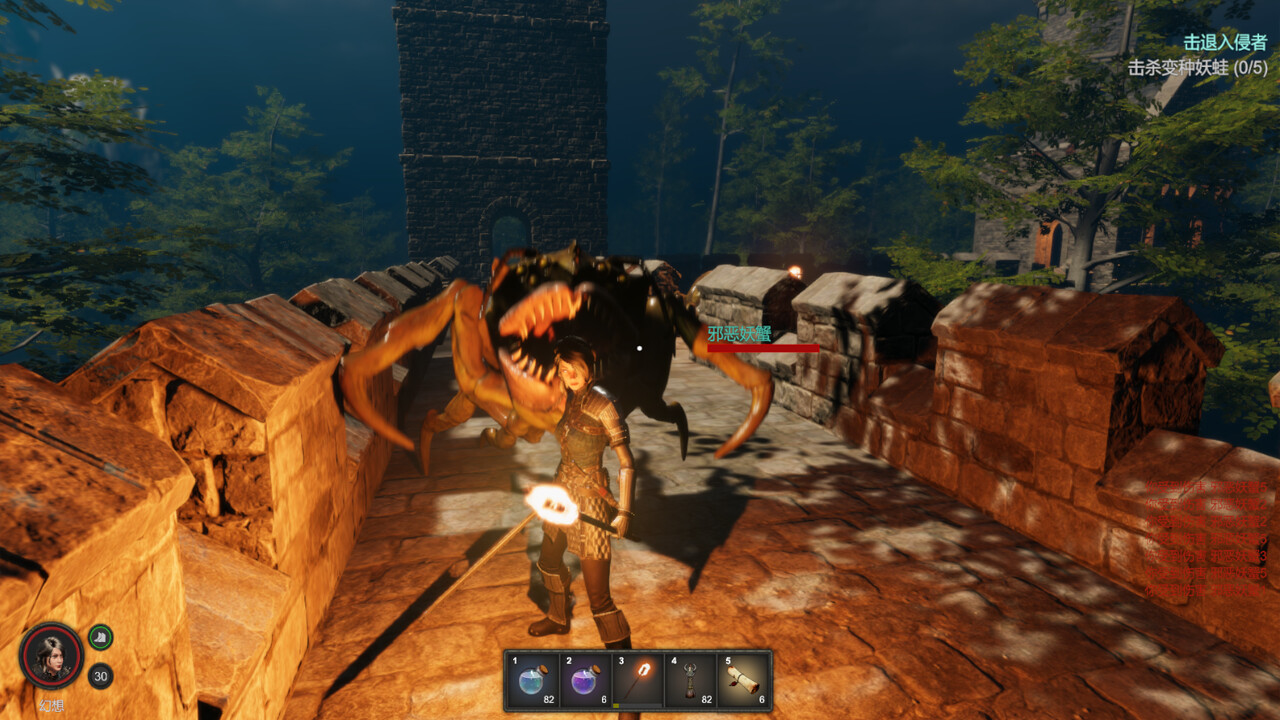Image resolution: width=1280 pixels, height=720 pixels.
Task: Click the torch durability bar in slot 3
Action: click(x=636, y=706)
